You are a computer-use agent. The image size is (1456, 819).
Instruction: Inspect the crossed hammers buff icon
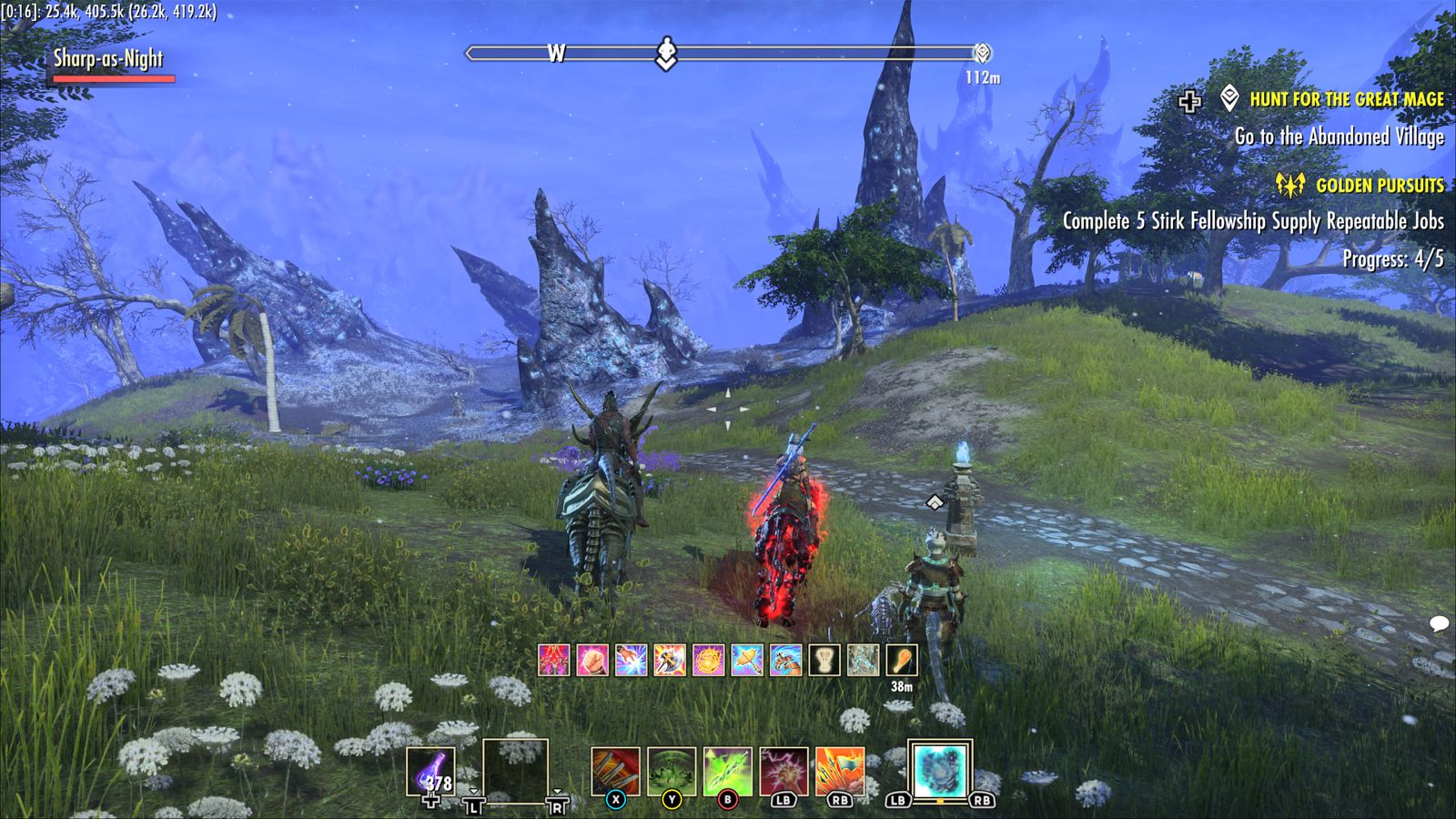(747, 660)
